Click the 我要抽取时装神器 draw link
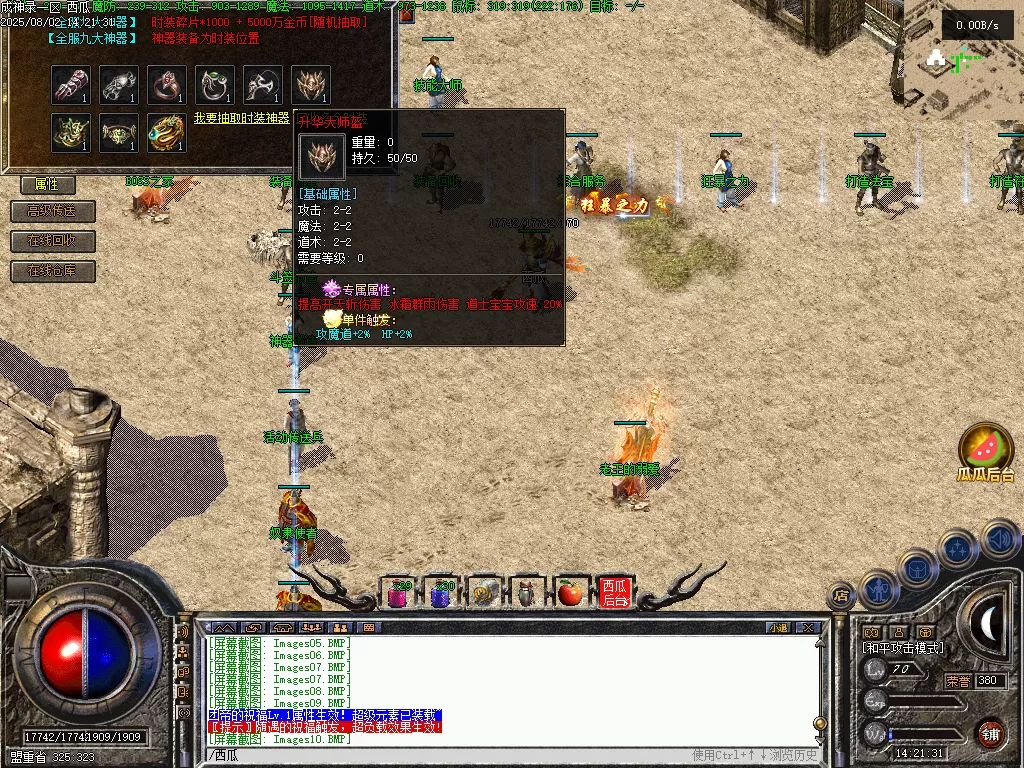This screenshot has width=1024, height=768. (x=241, y=118)
